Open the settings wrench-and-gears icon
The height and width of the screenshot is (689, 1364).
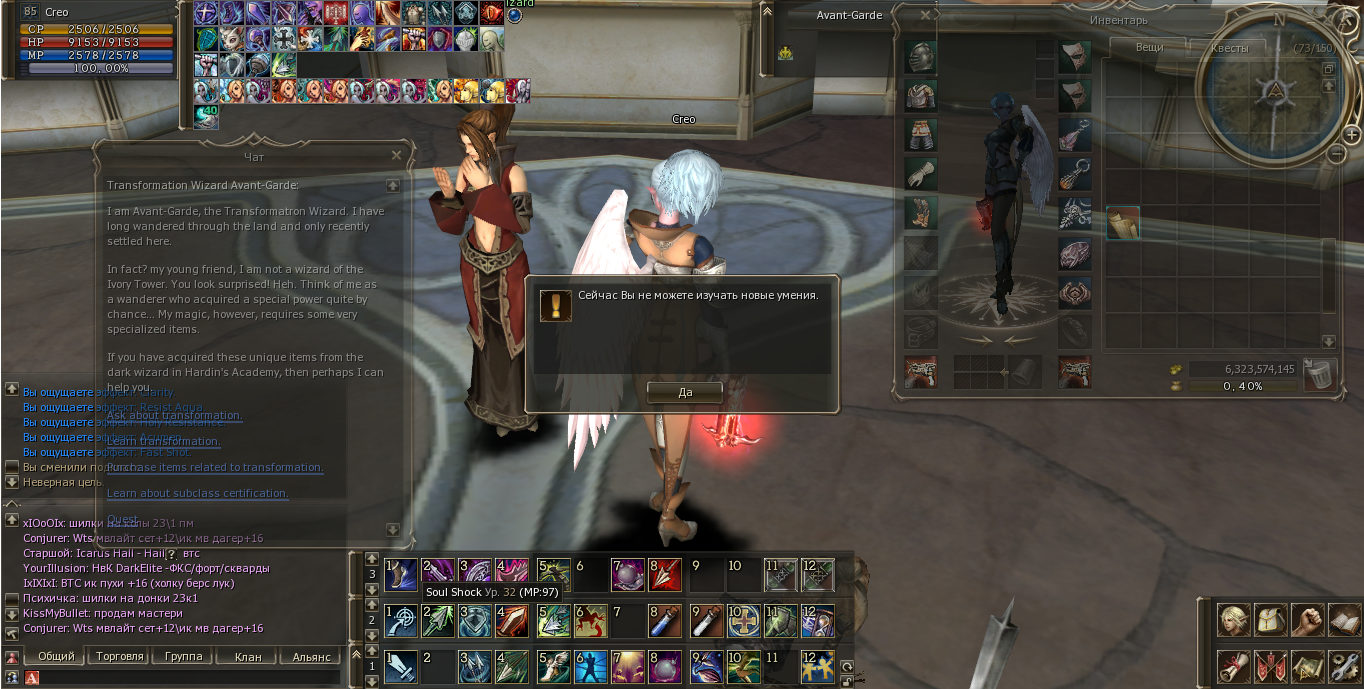[1343, 664]
